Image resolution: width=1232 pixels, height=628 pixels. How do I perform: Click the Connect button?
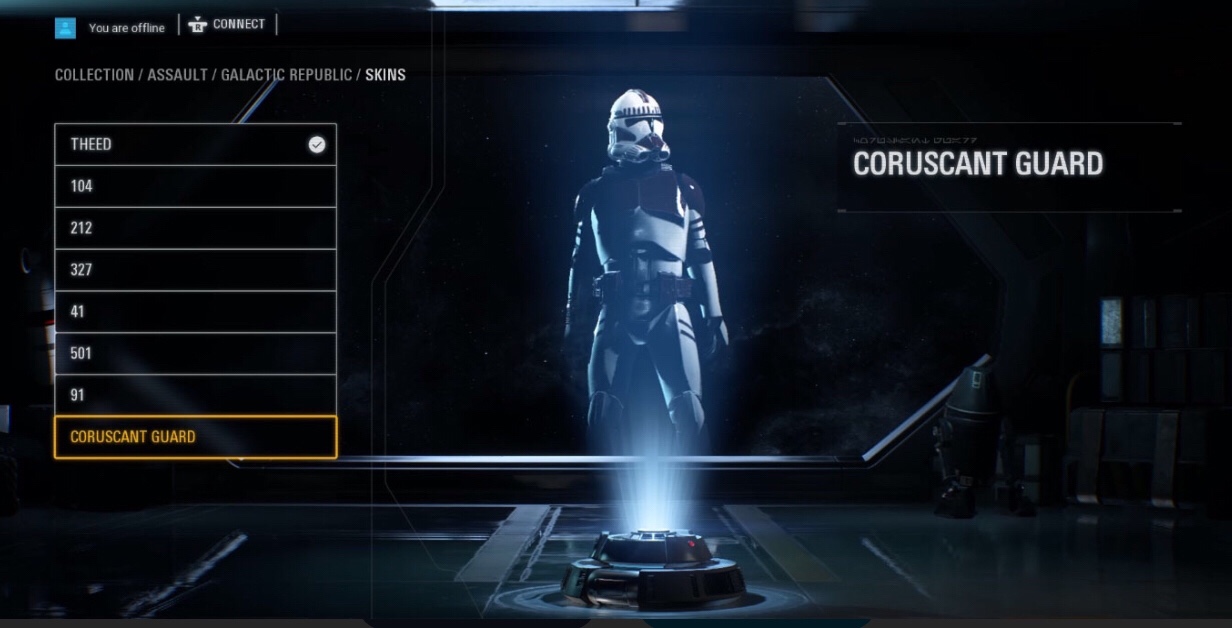coord(227,25)
